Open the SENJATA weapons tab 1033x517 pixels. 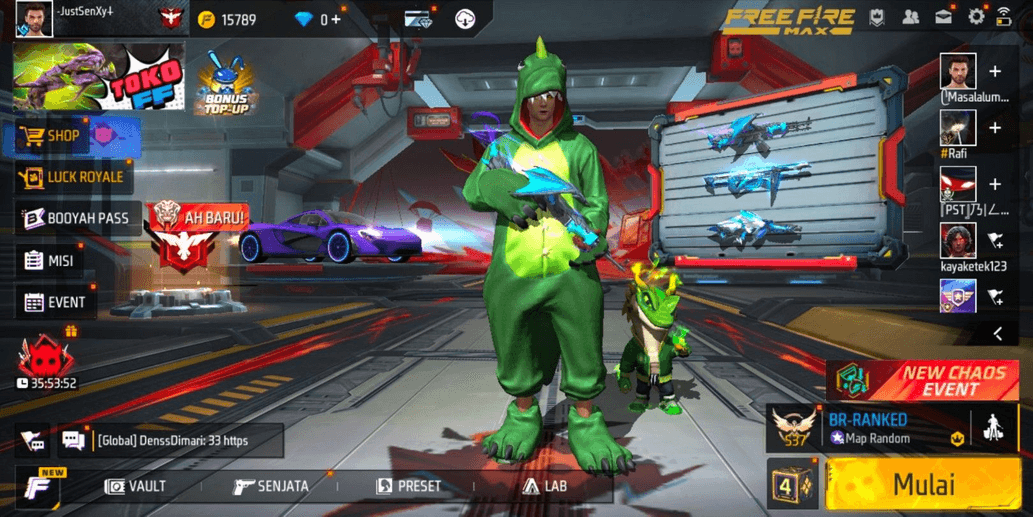coord(271,486)
